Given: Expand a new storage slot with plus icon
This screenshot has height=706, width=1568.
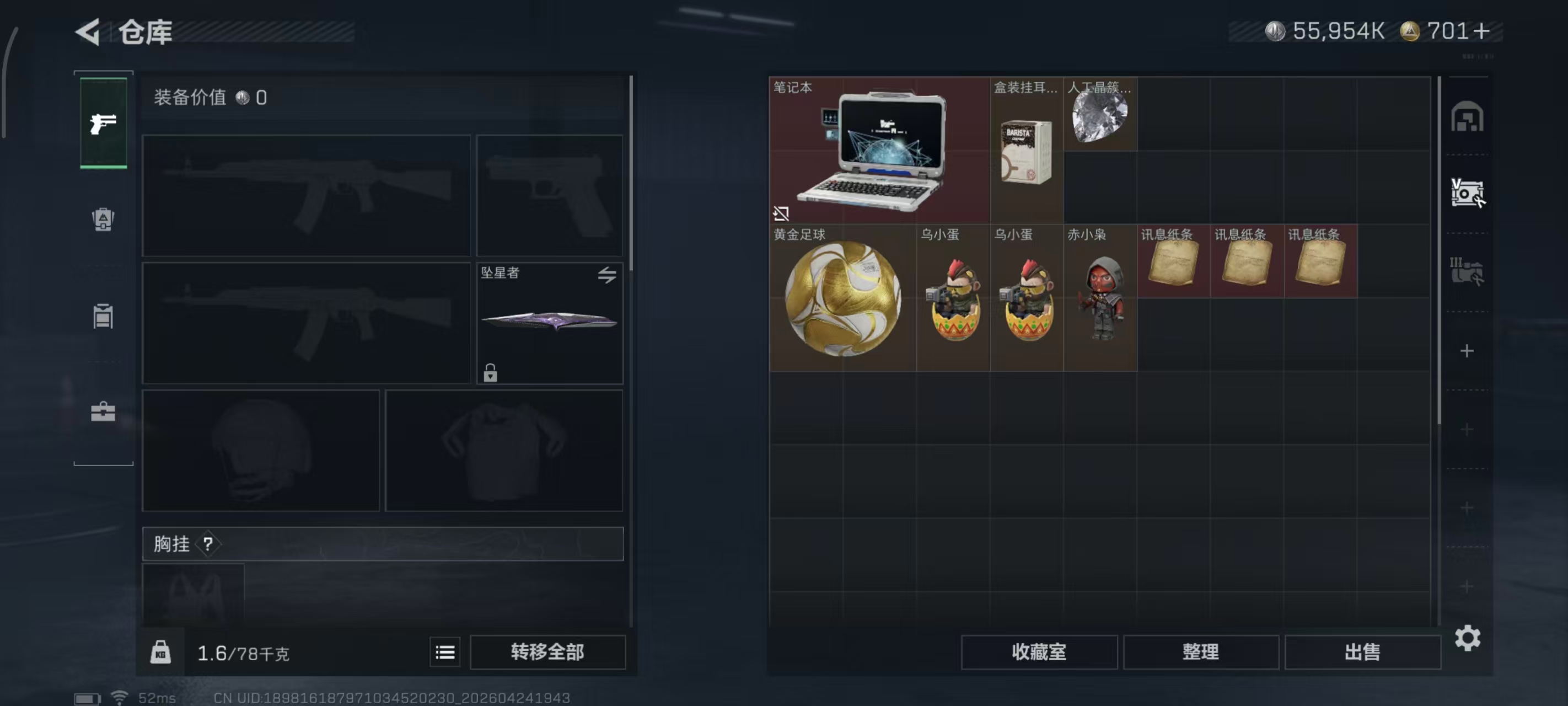Looking at the screenshot, I should (x=1468, y=350).
